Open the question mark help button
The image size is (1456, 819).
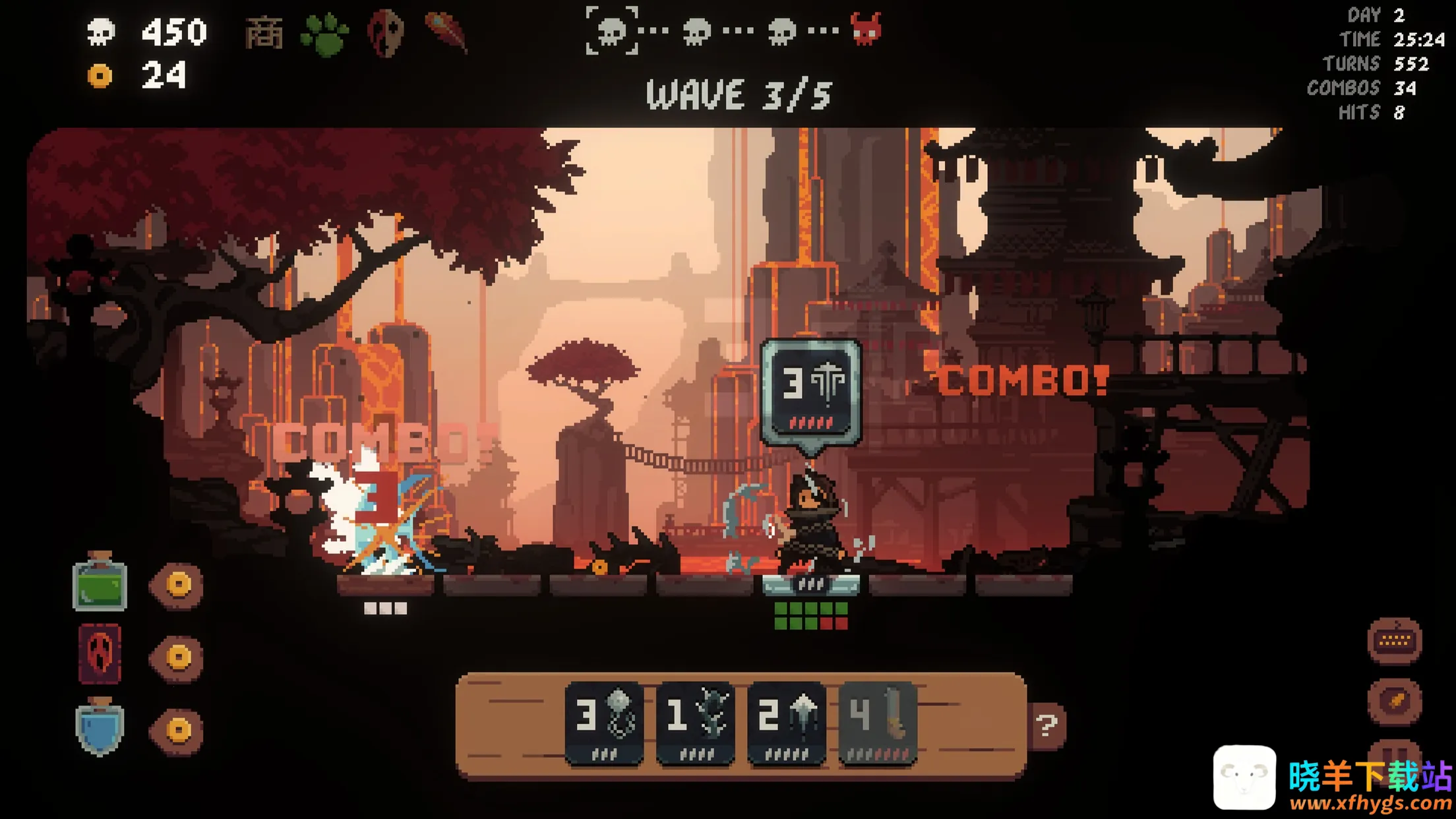1046,725
